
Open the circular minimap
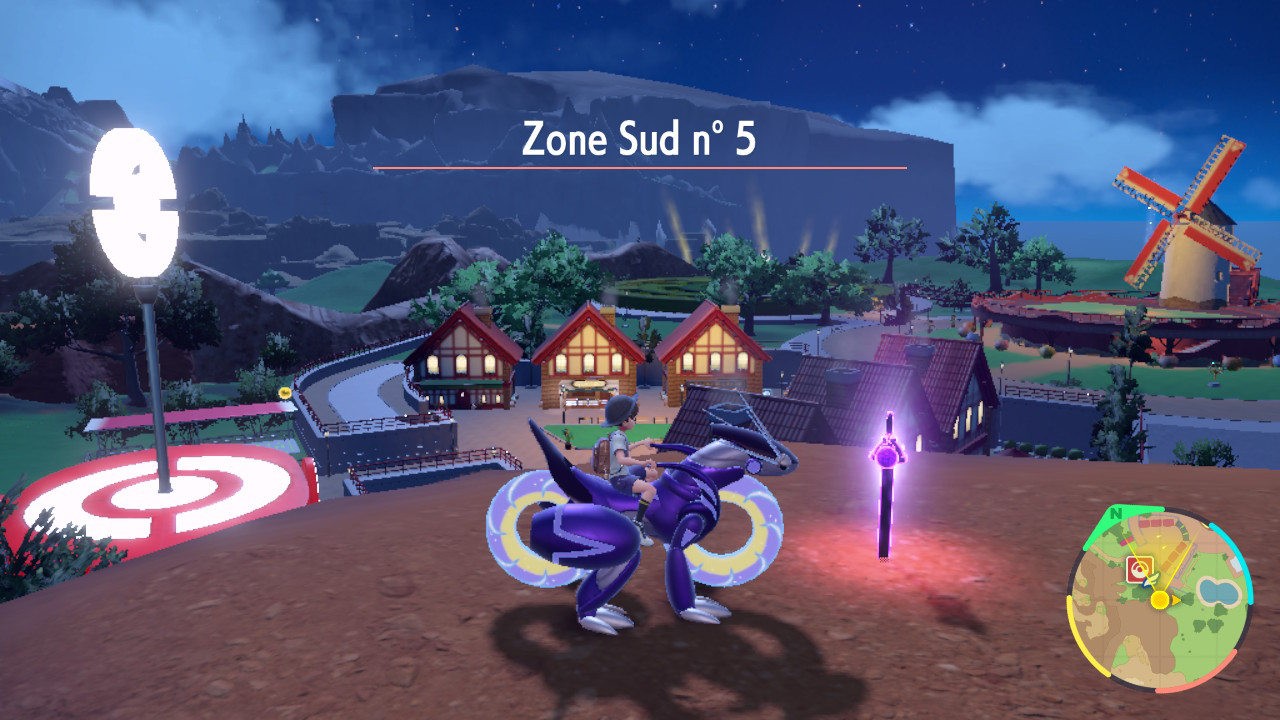(1159, 600)
